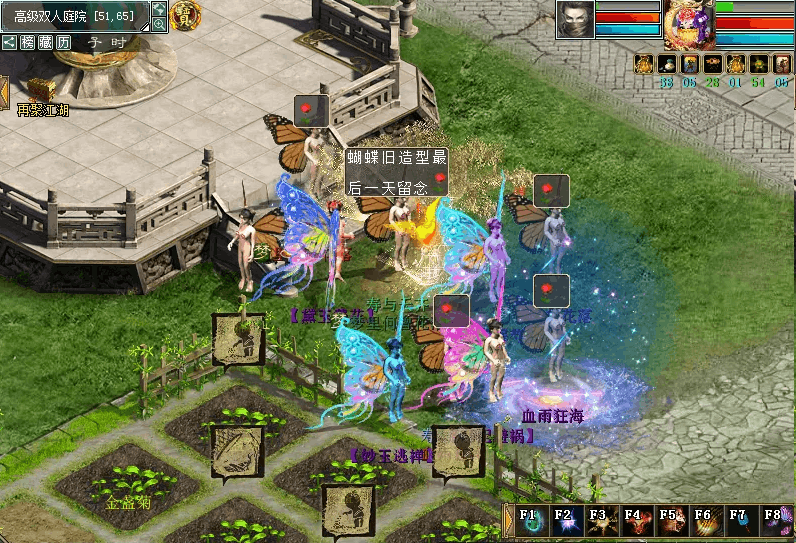
Task: Open the world map button
Action: [x=158, y=8]
